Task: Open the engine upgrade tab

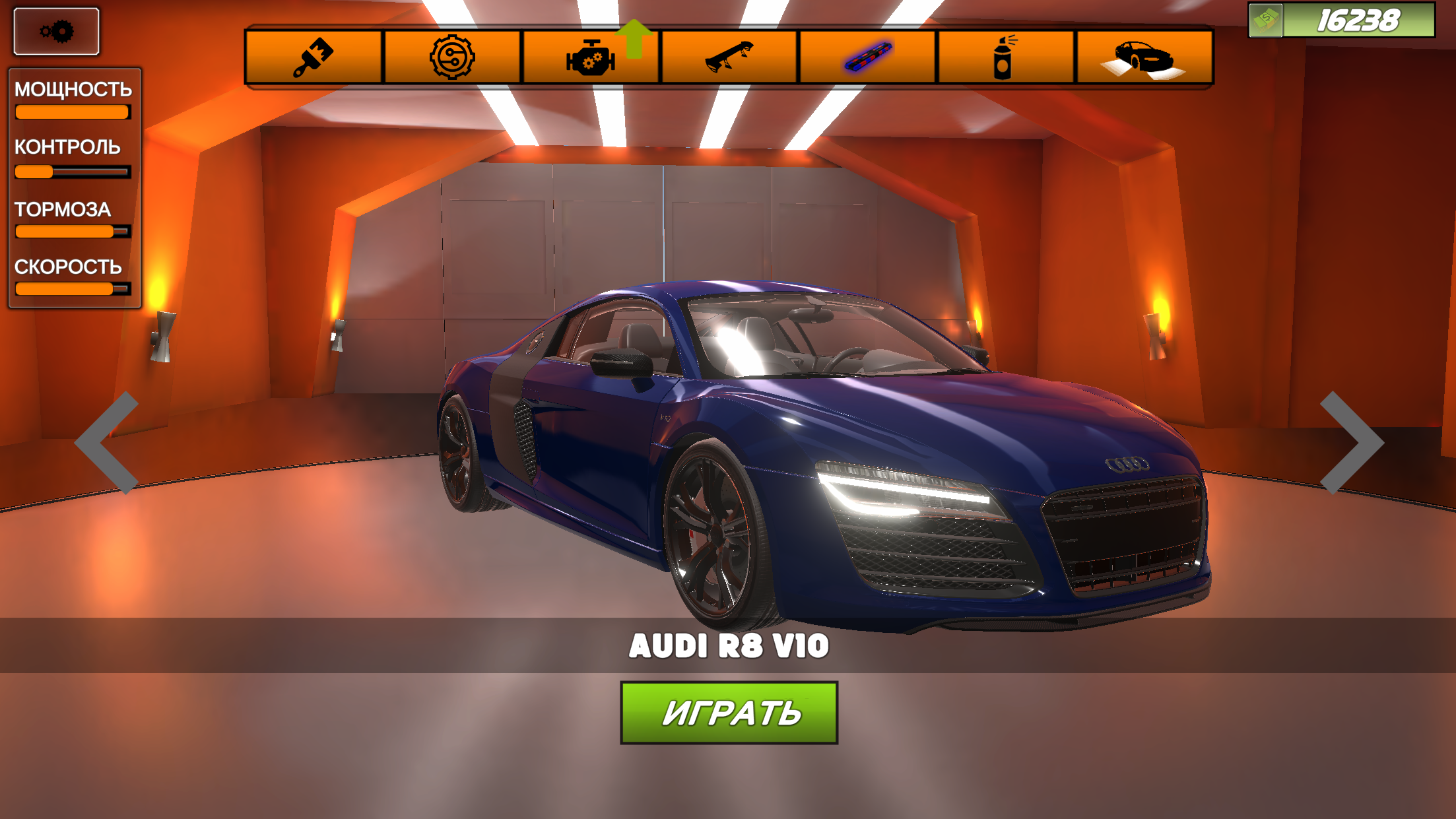Action: (x=591, y=58)
